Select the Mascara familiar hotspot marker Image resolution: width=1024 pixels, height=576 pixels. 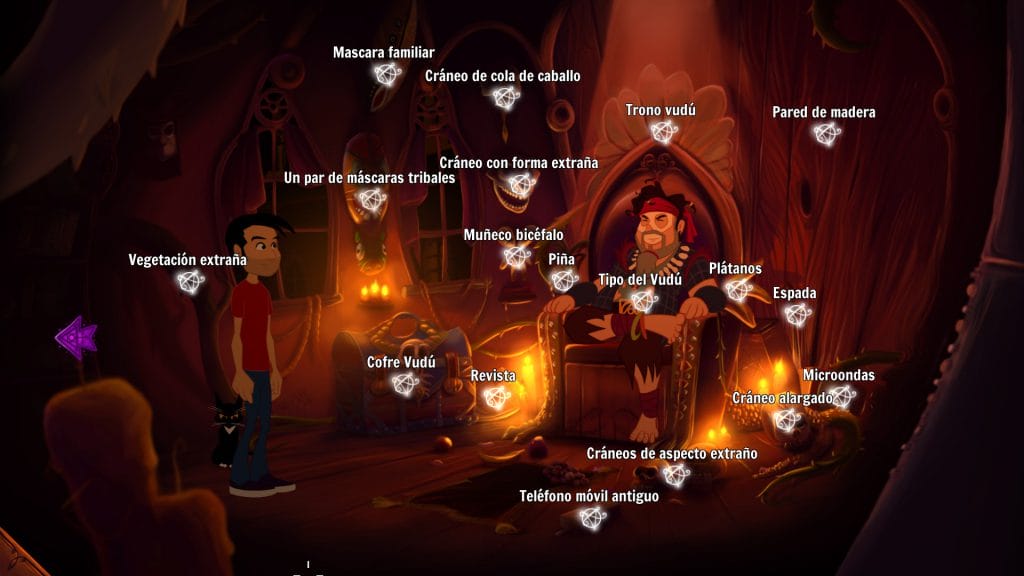tap(386, 73)
